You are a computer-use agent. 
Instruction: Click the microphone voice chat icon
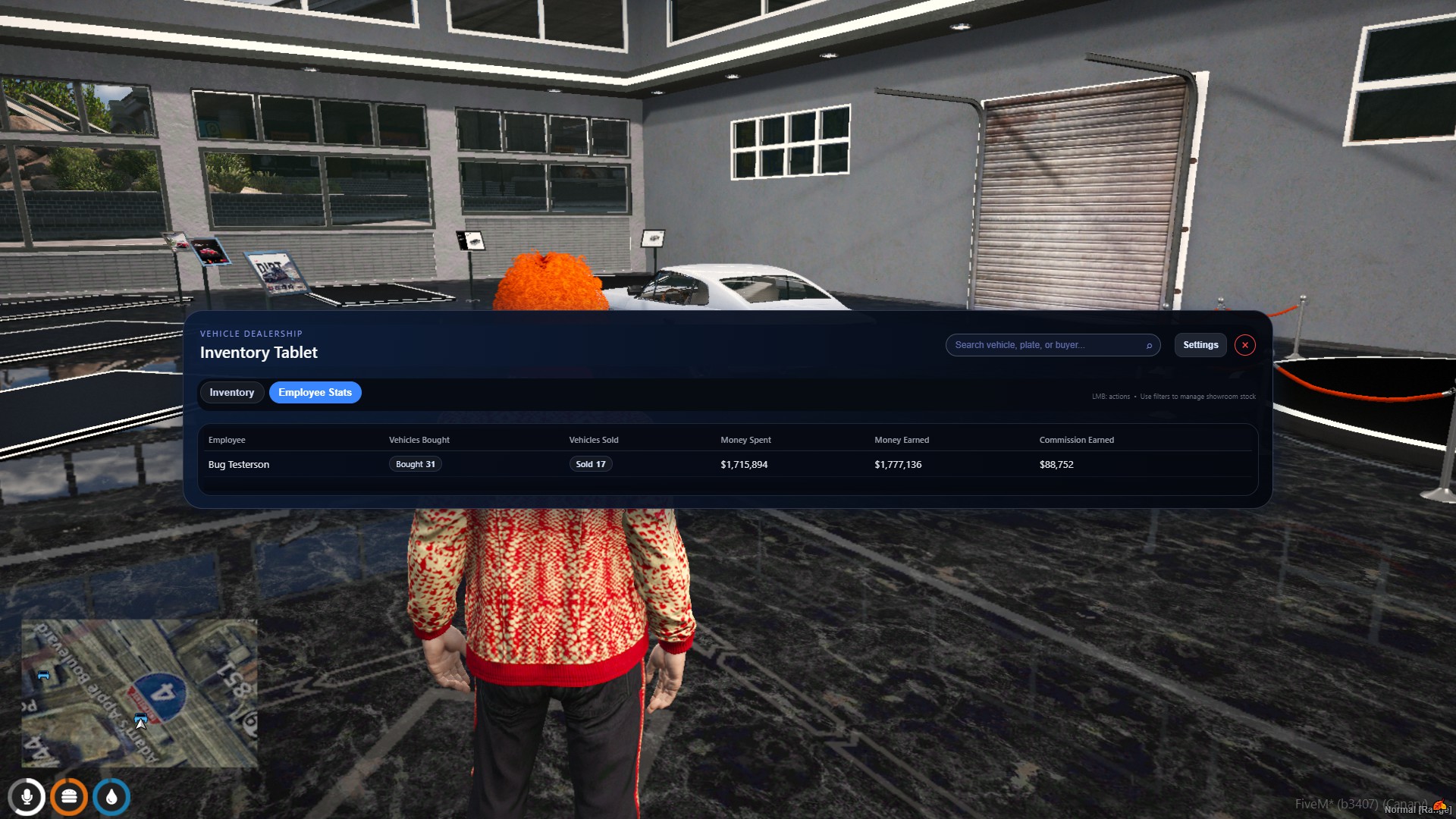[27, 797]
